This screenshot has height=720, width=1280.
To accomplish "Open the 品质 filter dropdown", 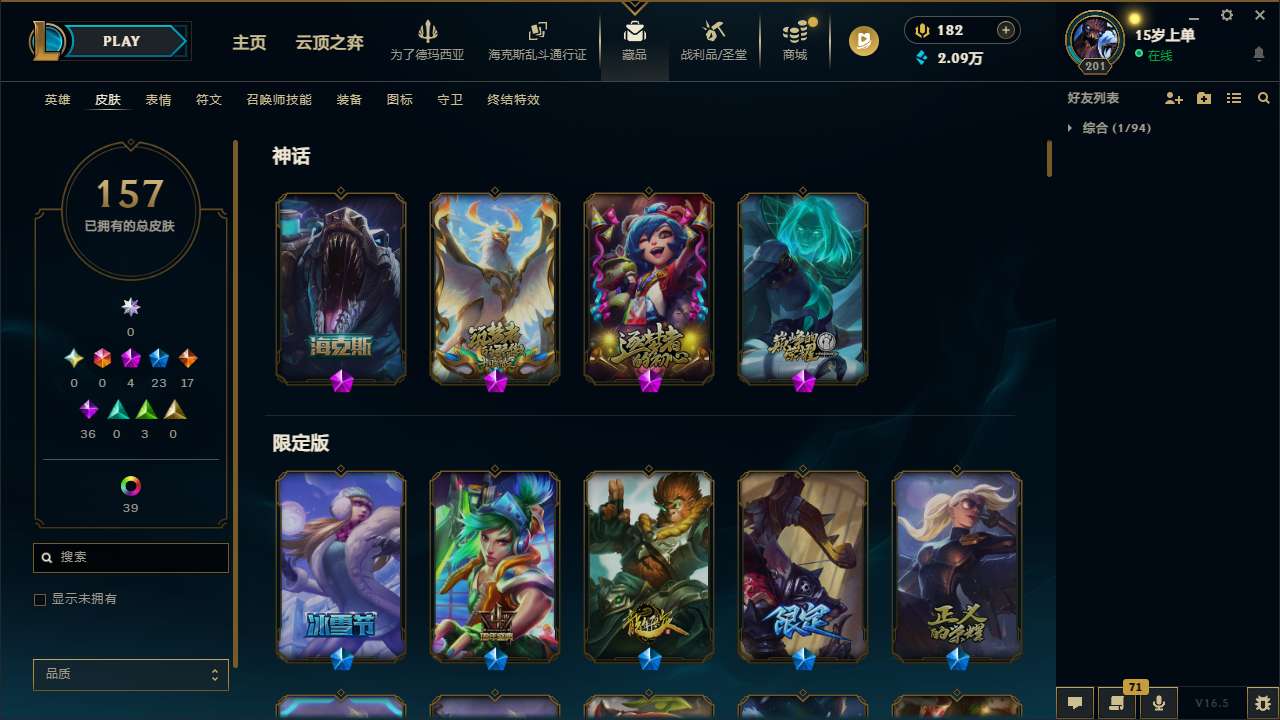I will pyautogui.click(x=130, y=674).
